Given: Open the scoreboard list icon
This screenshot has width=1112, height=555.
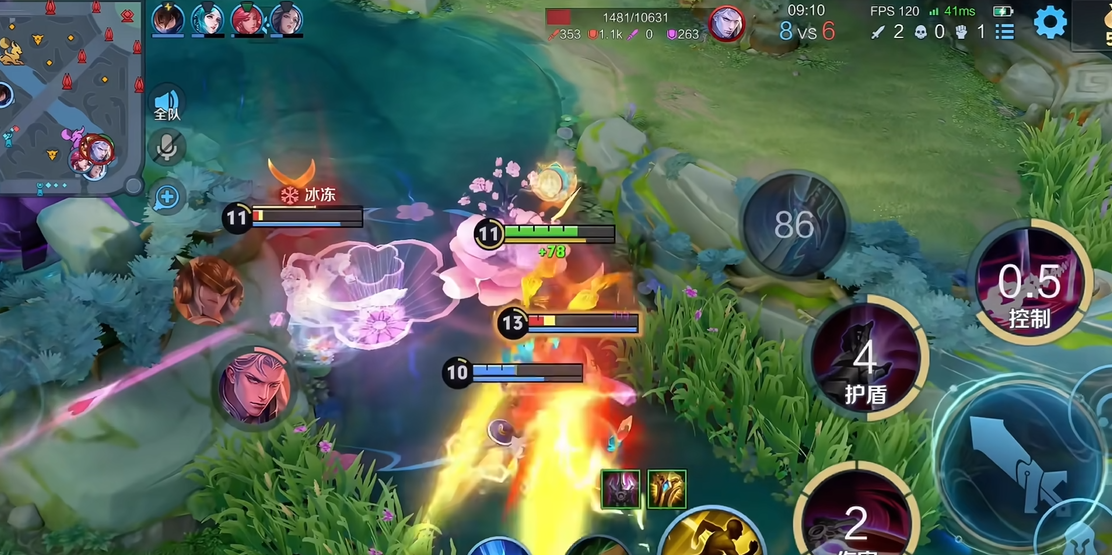Looking at the screenshot, I should pos(1005,31).
